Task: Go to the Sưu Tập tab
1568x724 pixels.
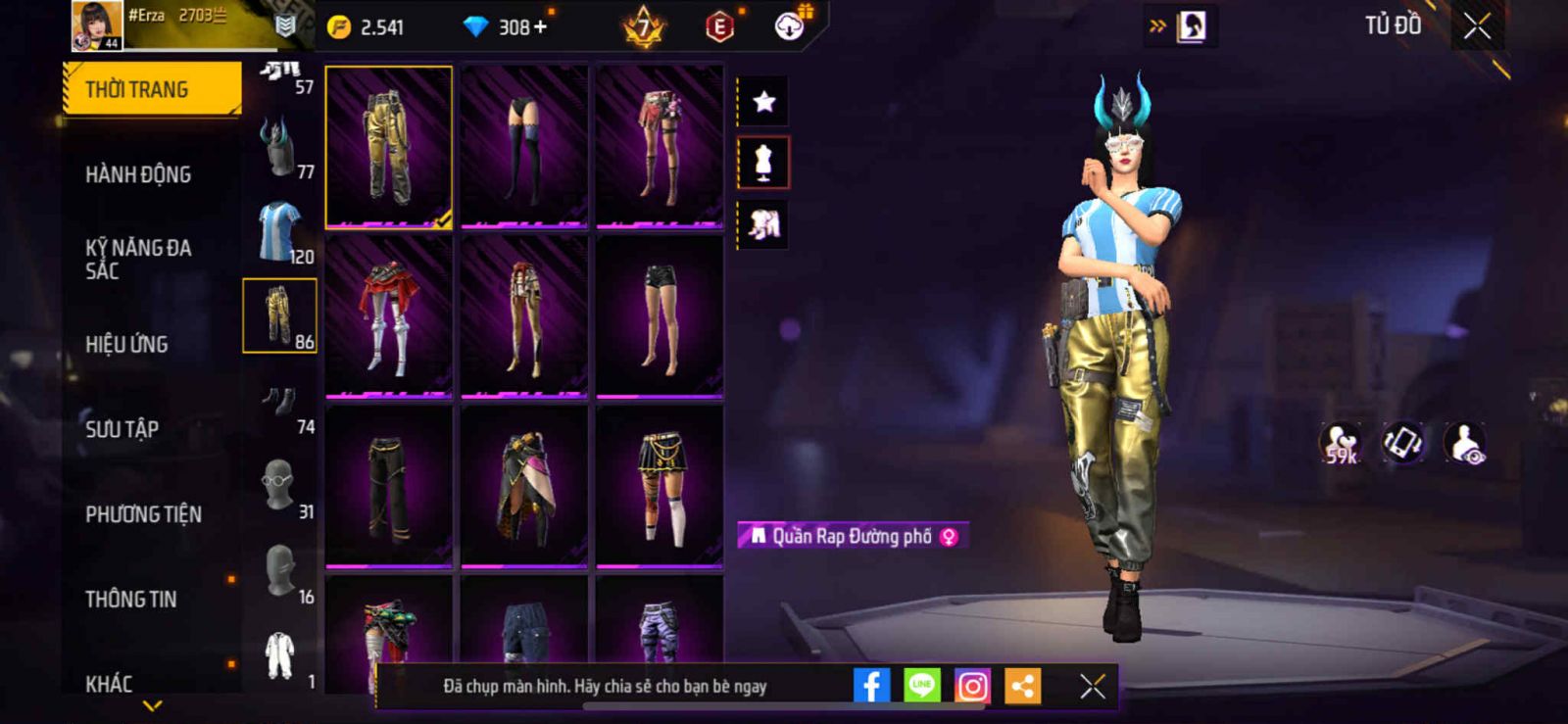Action: [x=122, y=429]
